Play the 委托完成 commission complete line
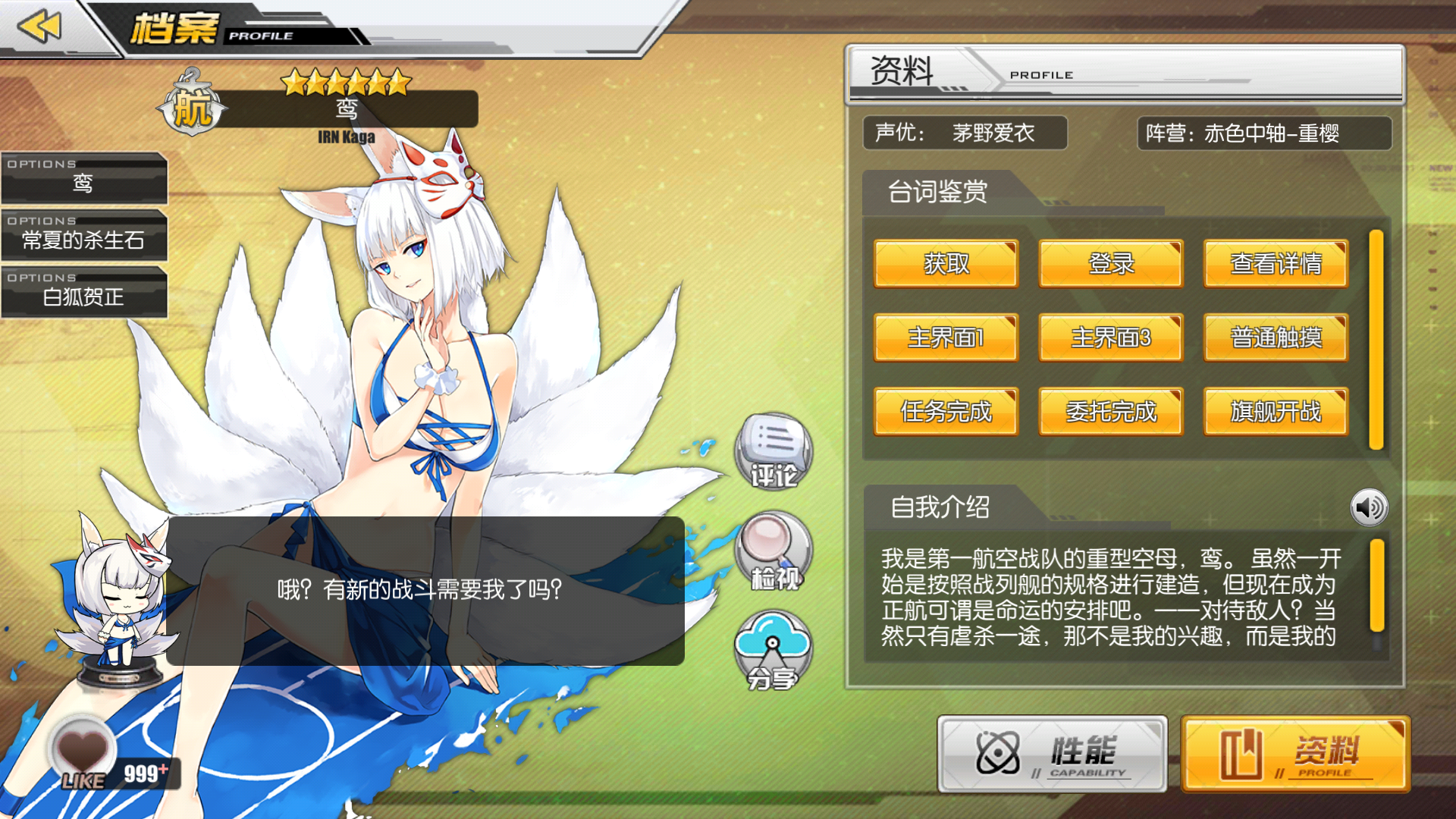The height and width of the screenshot is (819, 1456). pyautogui.click(x=1110, y=413)
